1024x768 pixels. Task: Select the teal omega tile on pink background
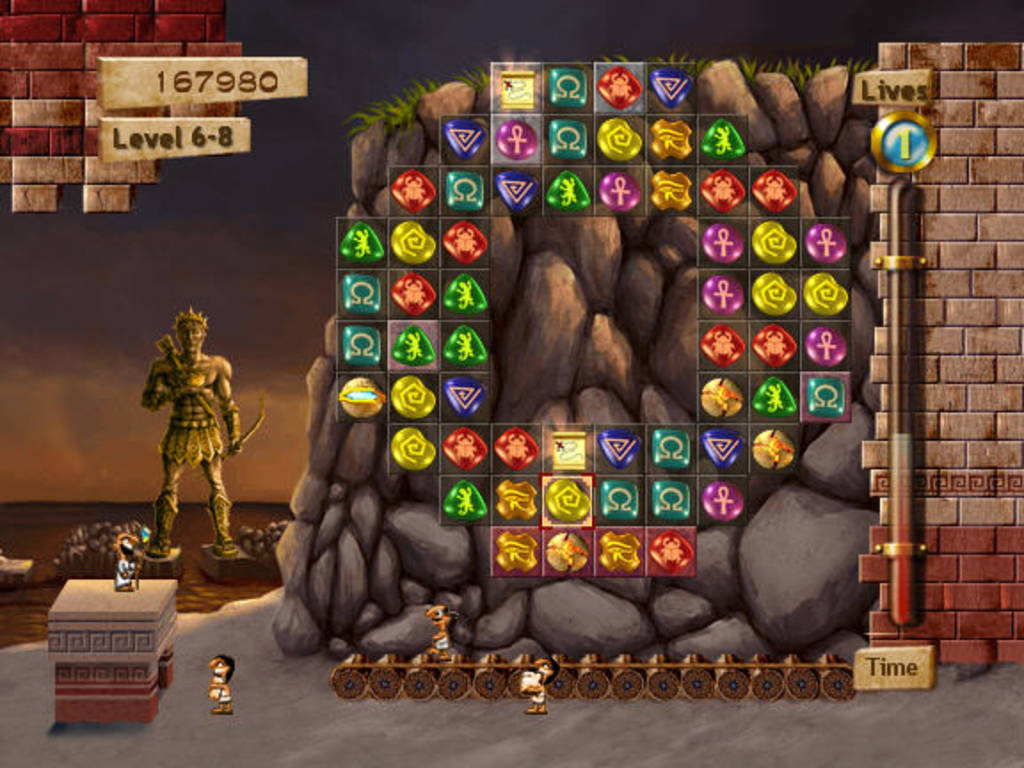826,397
